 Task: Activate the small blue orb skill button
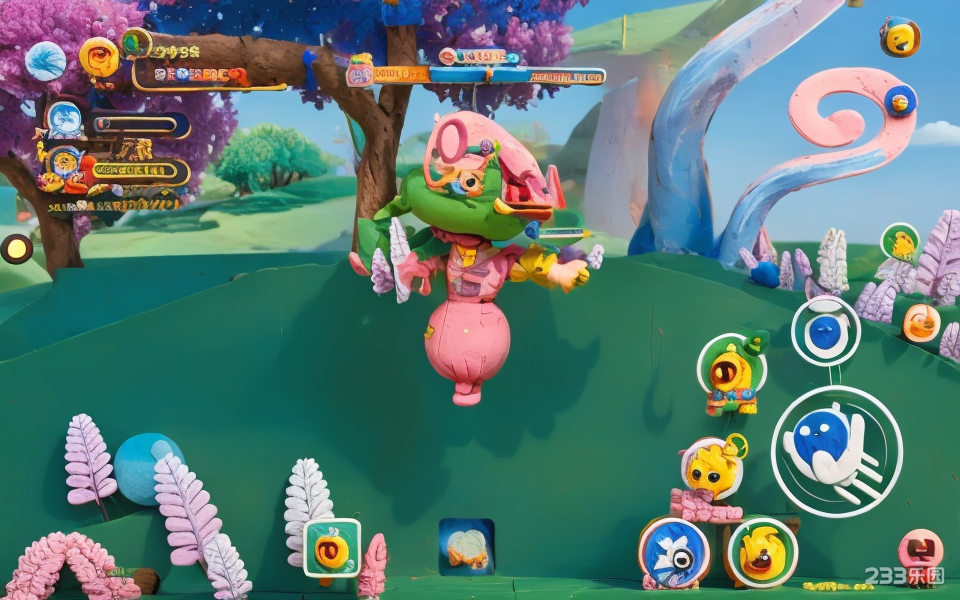825,331
